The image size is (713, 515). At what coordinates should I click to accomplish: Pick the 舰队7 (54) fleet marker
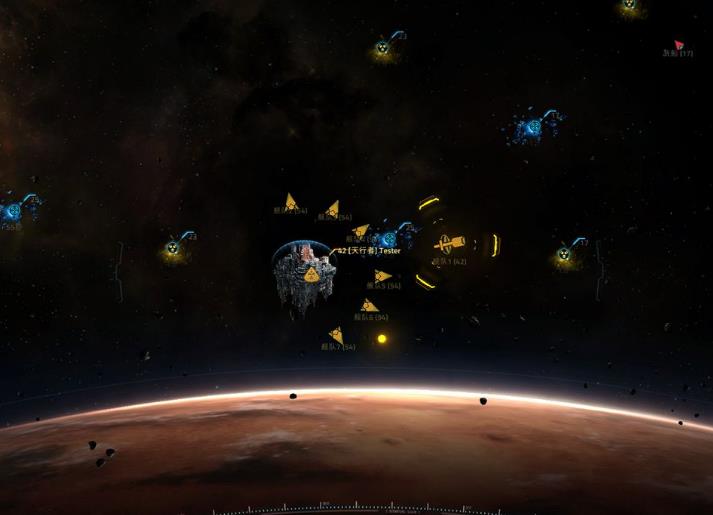(336, 336)
